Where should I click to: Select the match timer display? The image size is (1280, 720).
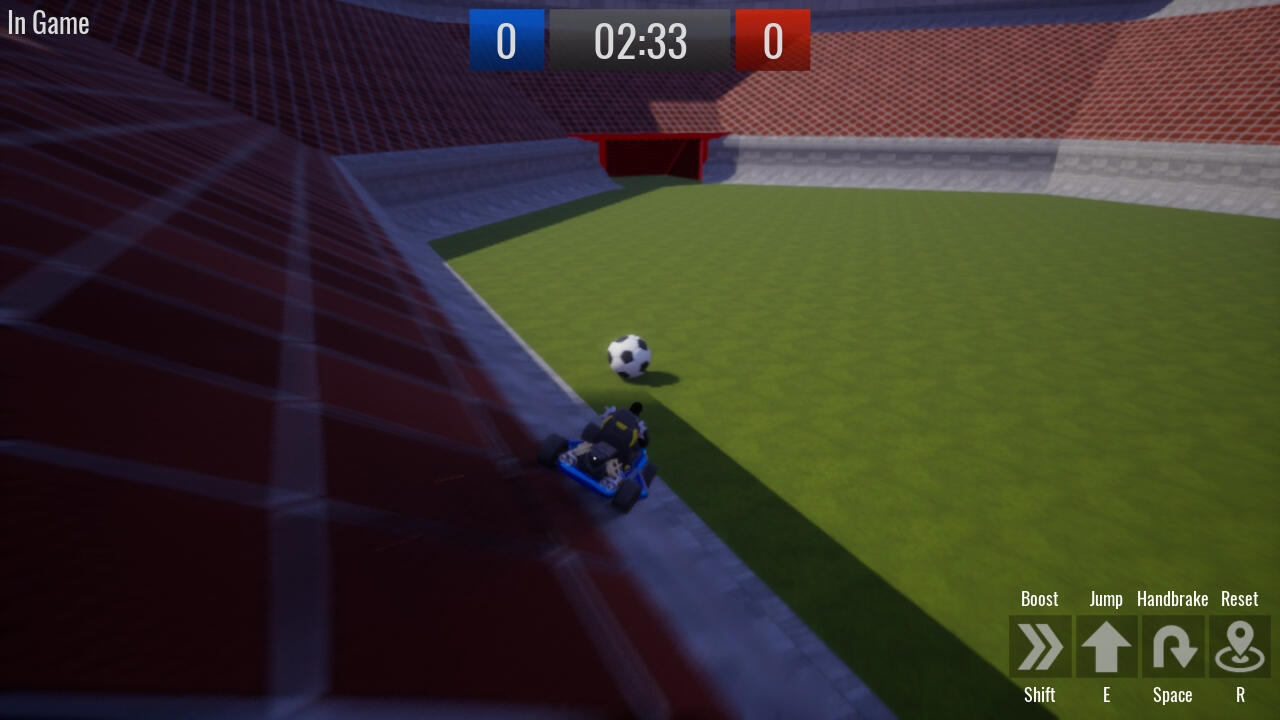click(640, 42)
